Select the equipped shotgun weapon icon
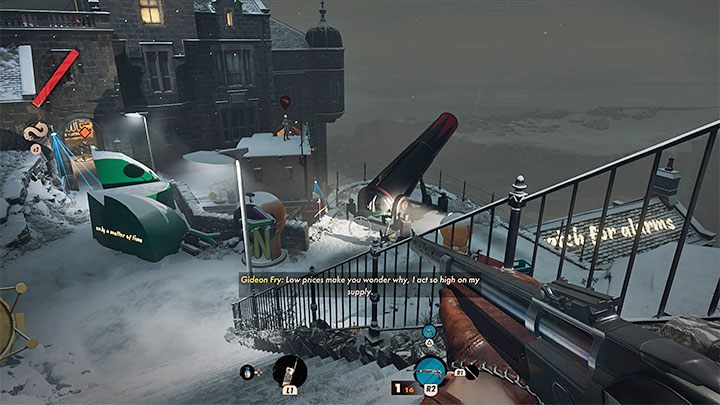The height and width of the screenshot is (405, 720). tap(430, 370)
